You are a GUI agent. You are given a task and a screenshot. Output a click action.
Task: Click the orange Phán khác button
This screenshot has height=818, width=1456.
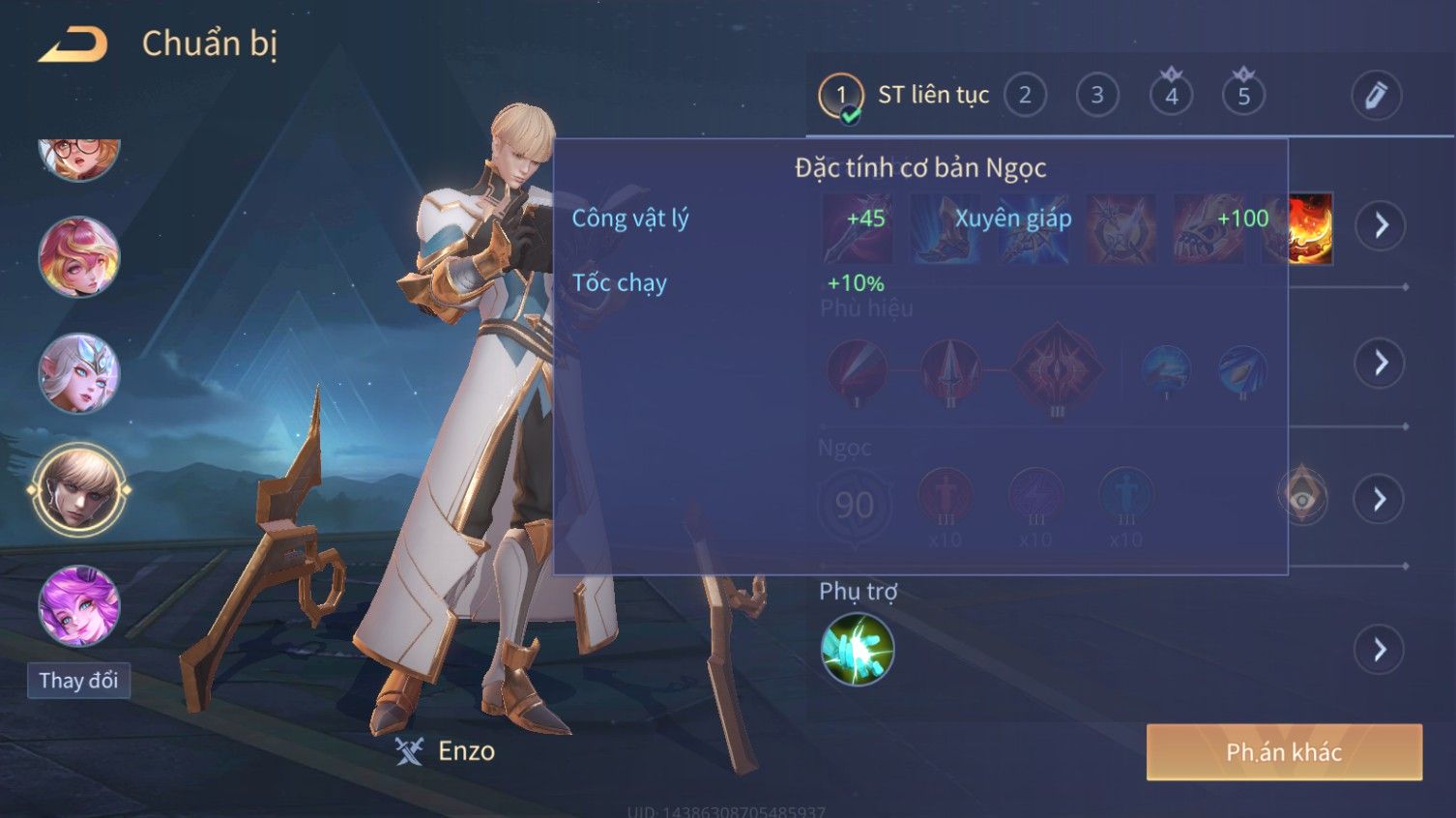(1284, 752)
